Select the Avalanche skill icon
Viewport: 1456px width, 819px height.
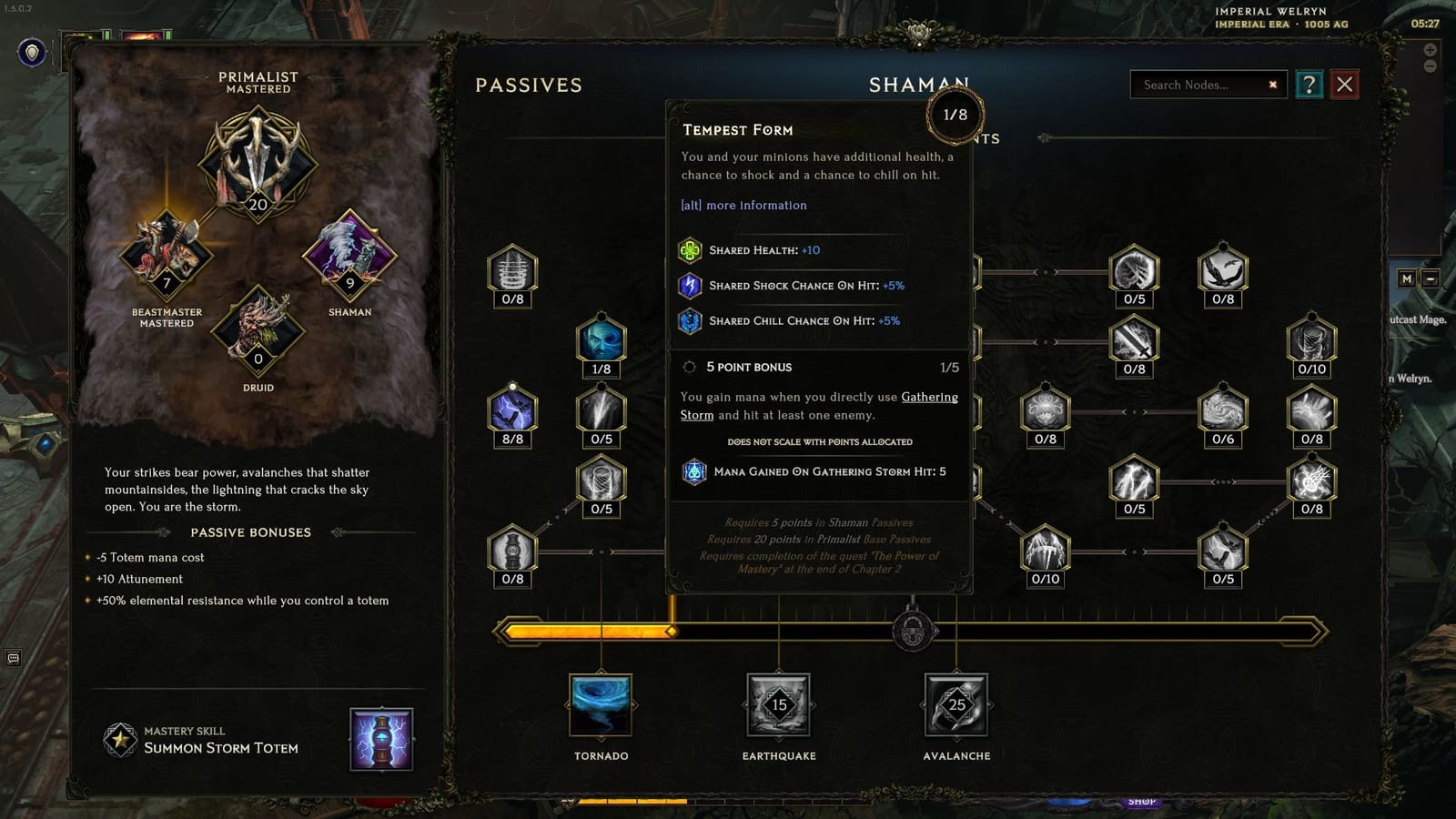coord(955,703)
